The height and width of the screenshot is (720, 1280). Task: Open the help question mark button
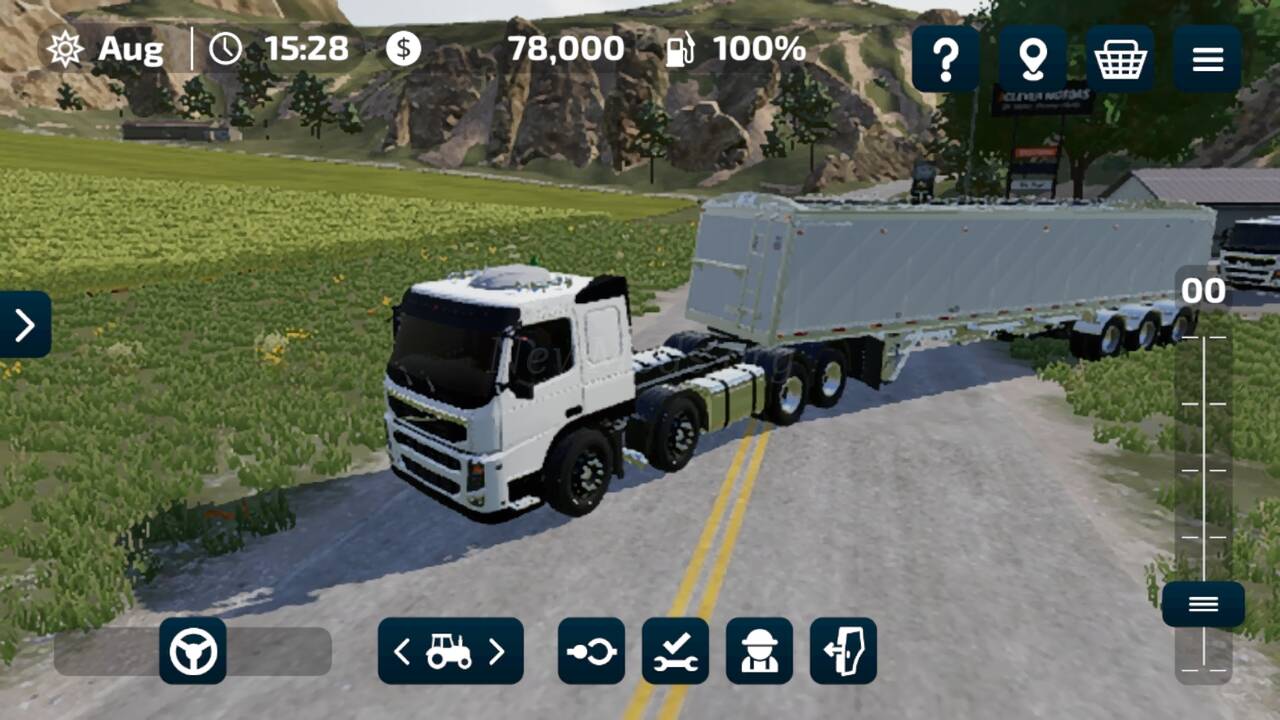click(945, 60)
